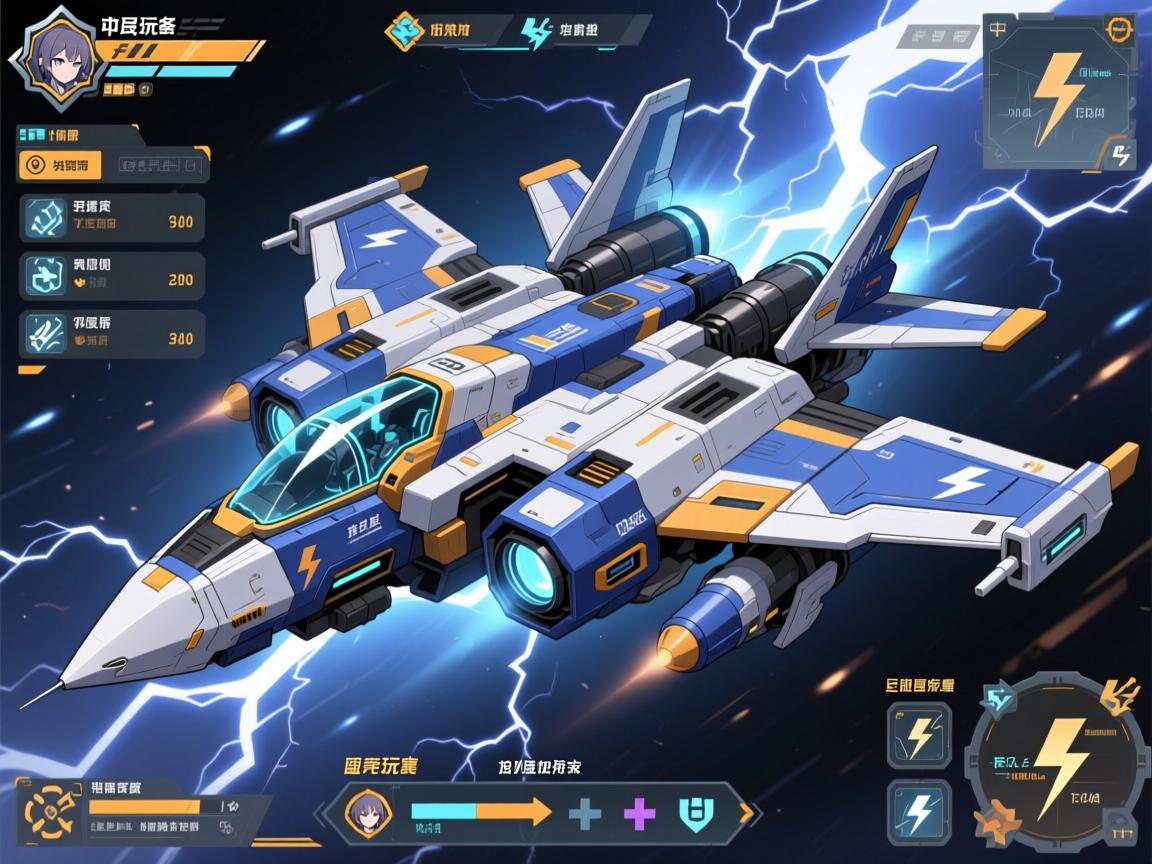Viewport: 1152px width, 864px height.
Task: Choose the upgrade row priced 340
Action: pyautogui.click(x=112, y=334)
